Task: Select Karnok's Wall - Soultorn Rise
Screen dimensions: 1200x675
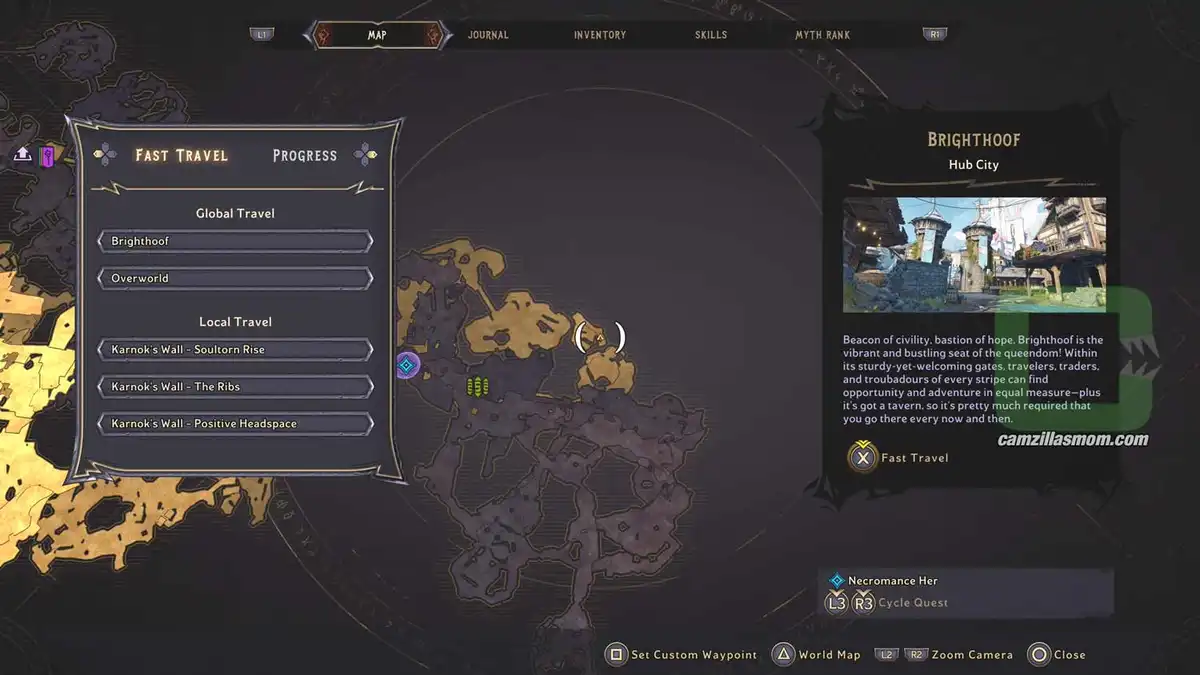Action: coord(235,350)
